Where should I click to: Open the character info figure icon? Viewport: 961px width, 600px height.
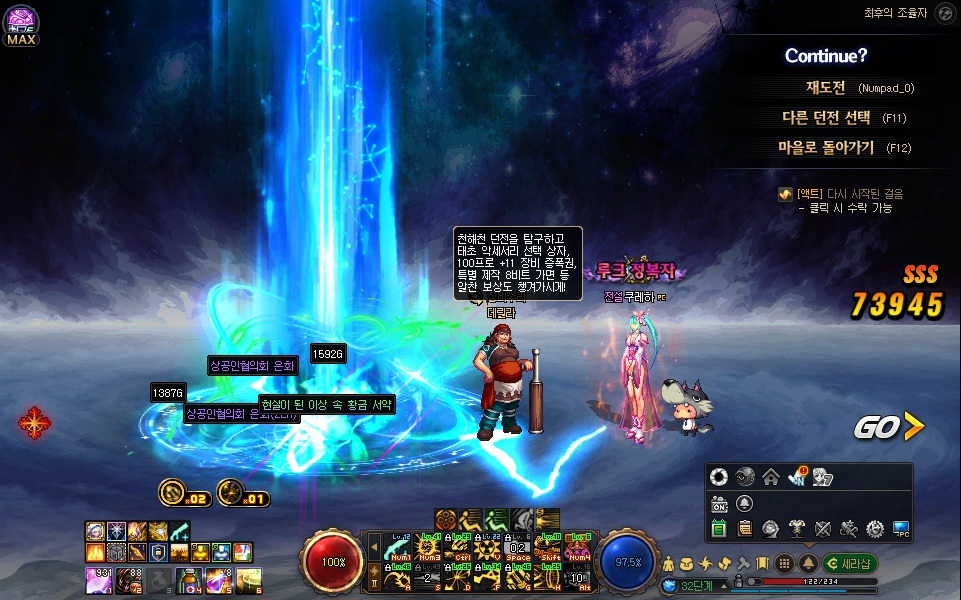669,563
